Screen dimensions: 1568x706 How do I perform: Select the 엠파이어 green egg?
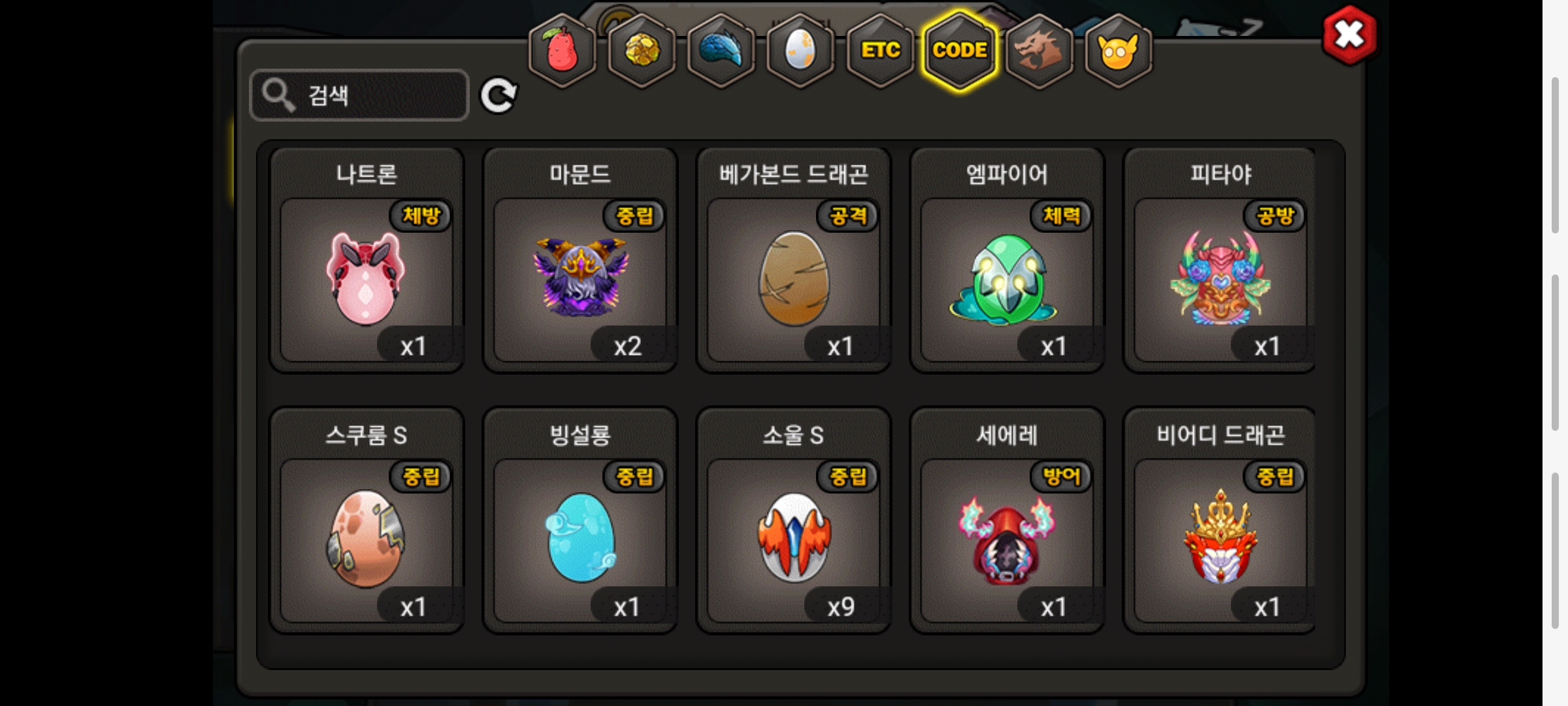[1007, 279]
